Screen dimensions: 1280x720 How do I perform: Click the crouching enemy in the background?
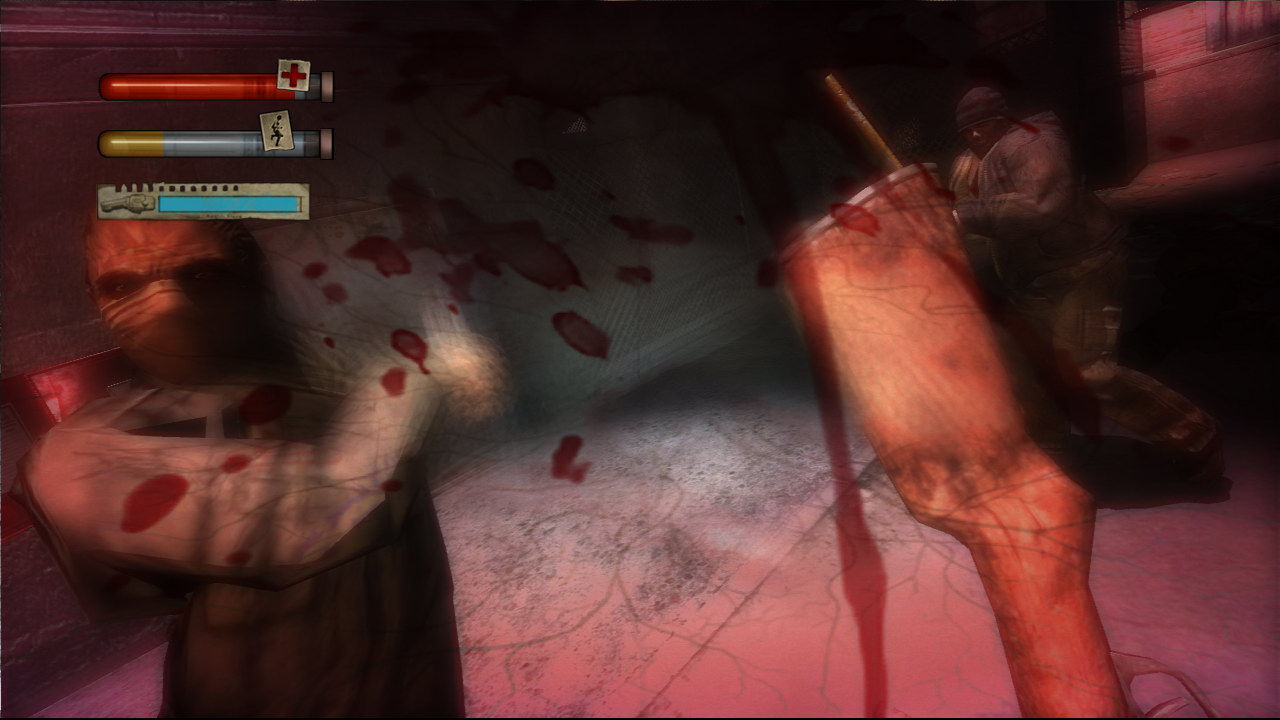(x=1010, y=200)
